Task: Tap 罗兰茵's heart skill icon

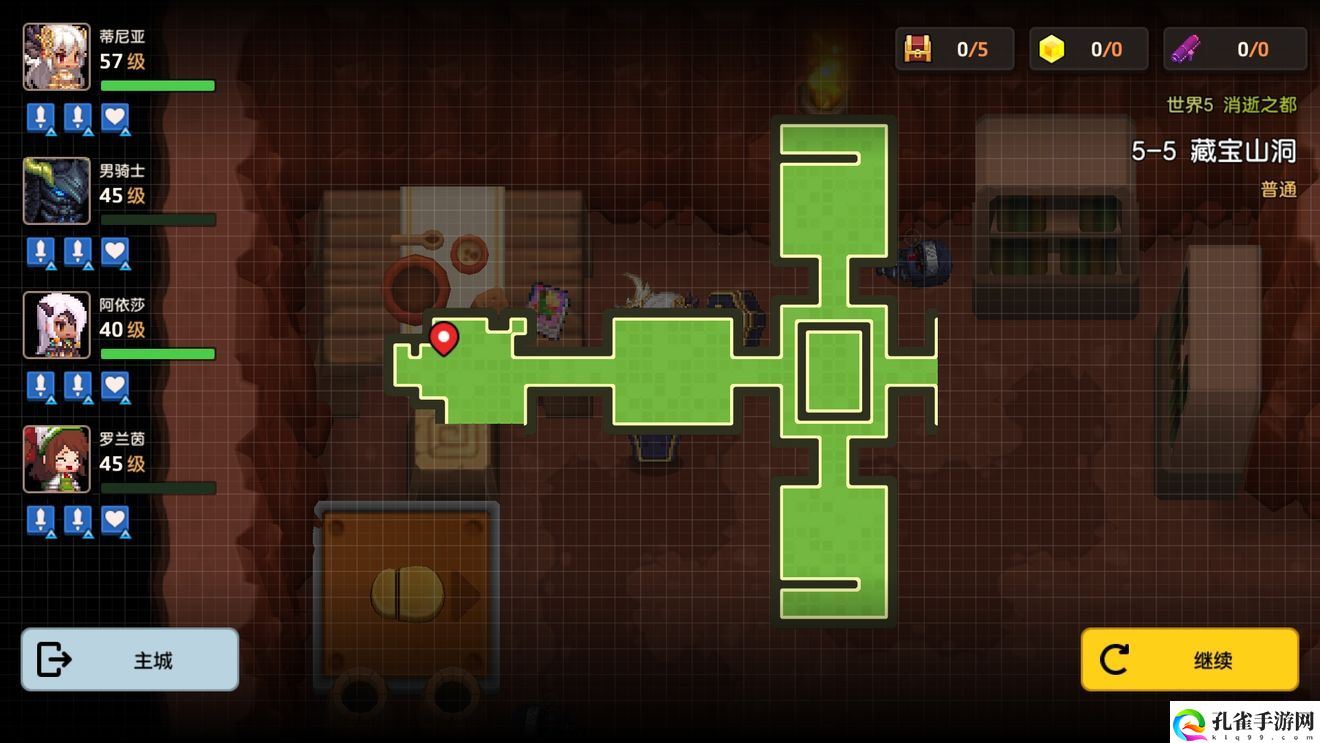Action: tap(116, 520)
